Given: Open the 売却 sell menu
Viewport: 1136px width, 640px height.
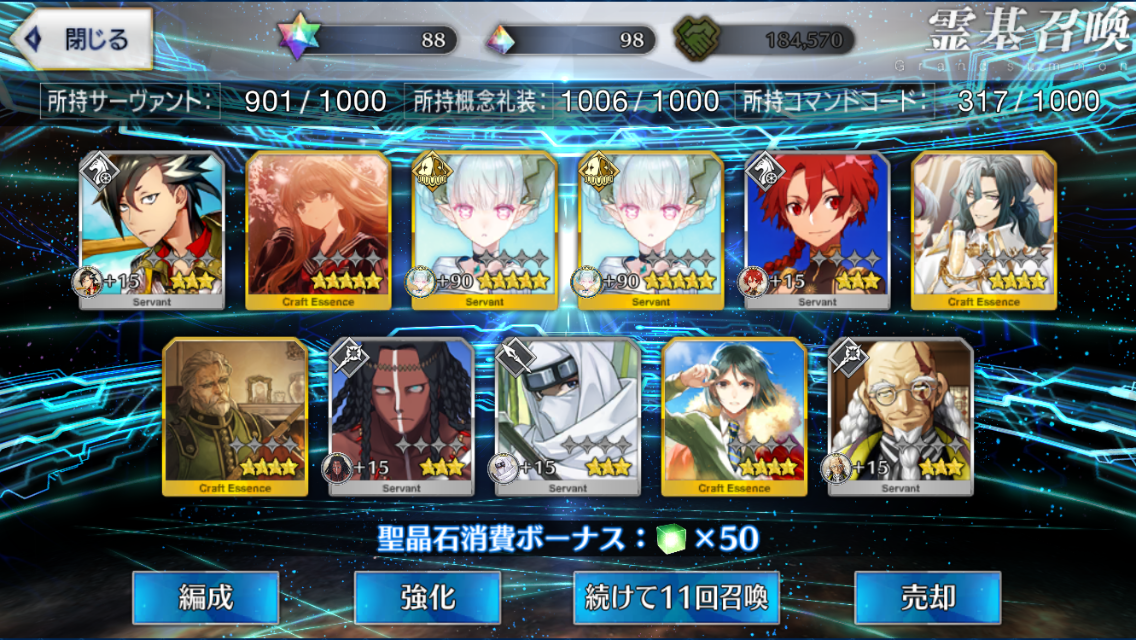Looking at the screenshot, I should click(927, 598).
